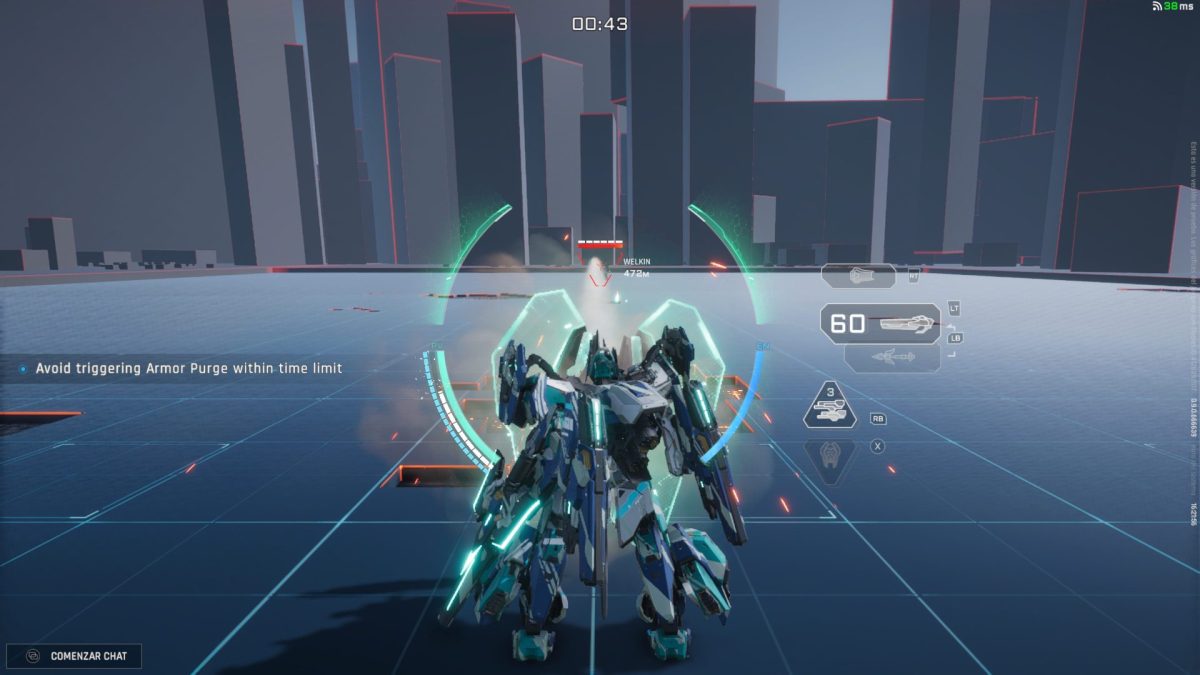The width and height of the screenshot is (1200, 675).
Task: Select the main gun weapon showing 60 ammo
Action: click(x=880, y=323)
